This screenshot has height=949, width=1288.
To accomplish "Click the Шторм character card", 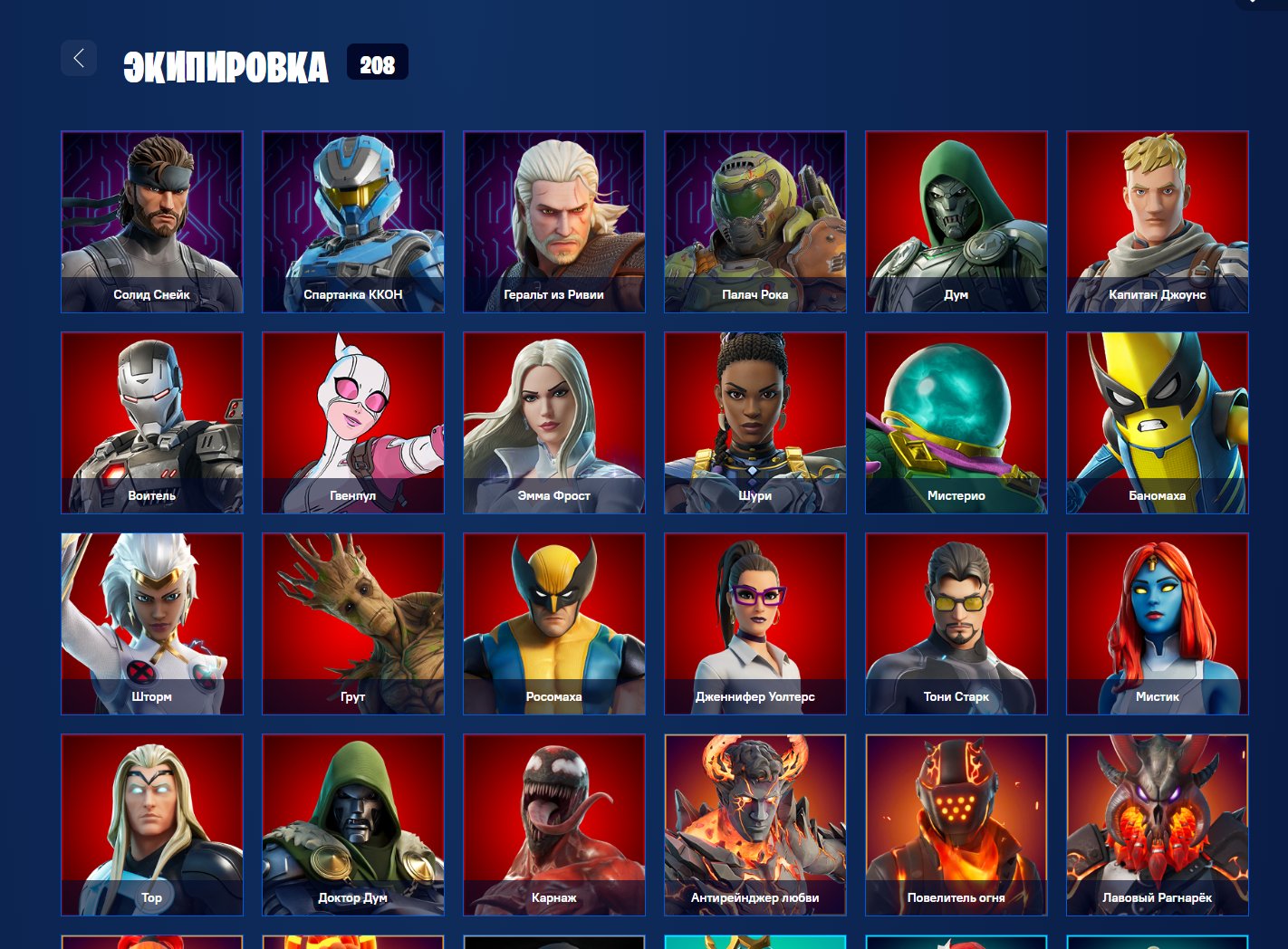I will [151, 624].
